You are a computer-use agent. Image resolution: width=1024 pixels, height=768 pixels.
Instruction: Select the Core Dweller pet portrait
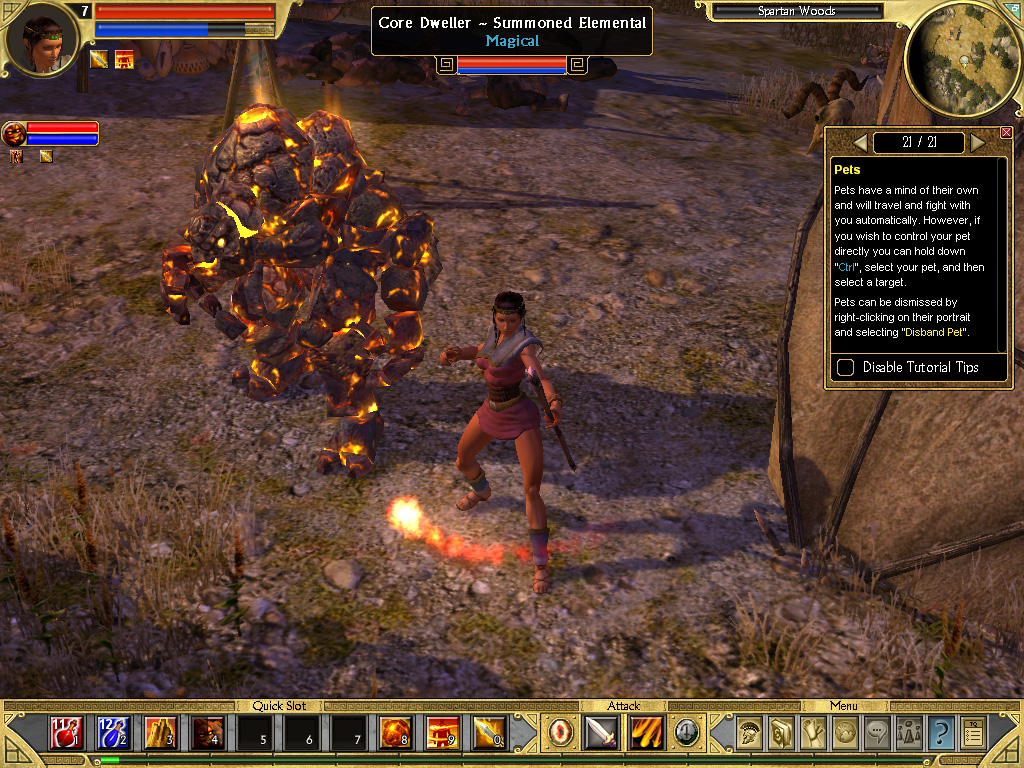(14, 133)
